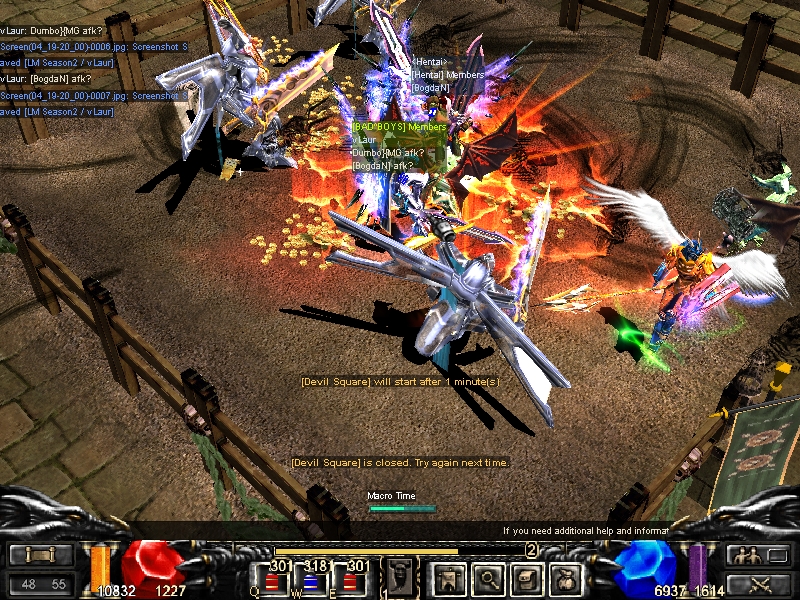Open the treasure chest menu button
Screen dimensions: 800x600
[527, 578]
